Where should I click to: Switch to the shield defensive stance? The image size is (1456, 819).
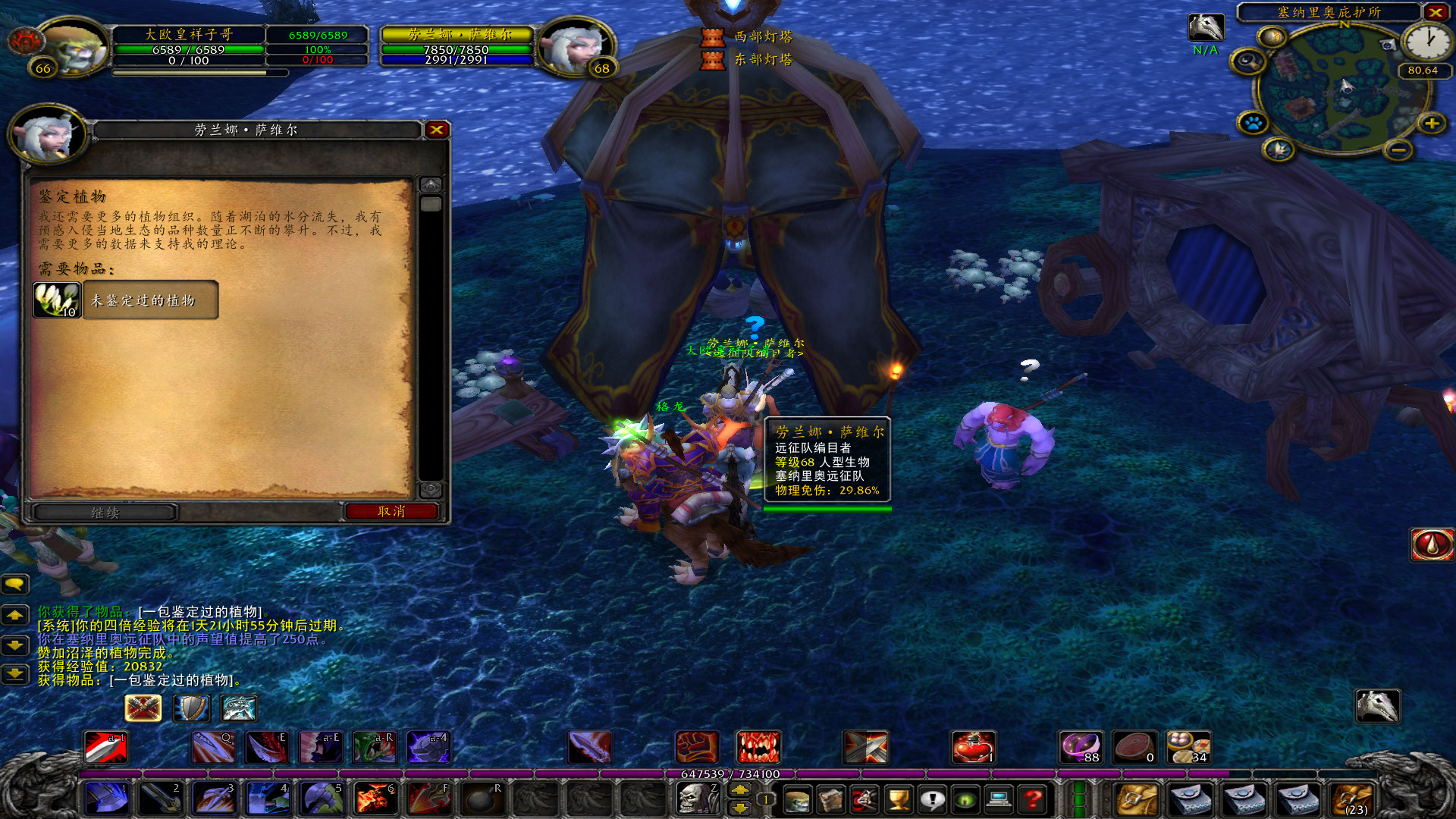pos(191,708)
